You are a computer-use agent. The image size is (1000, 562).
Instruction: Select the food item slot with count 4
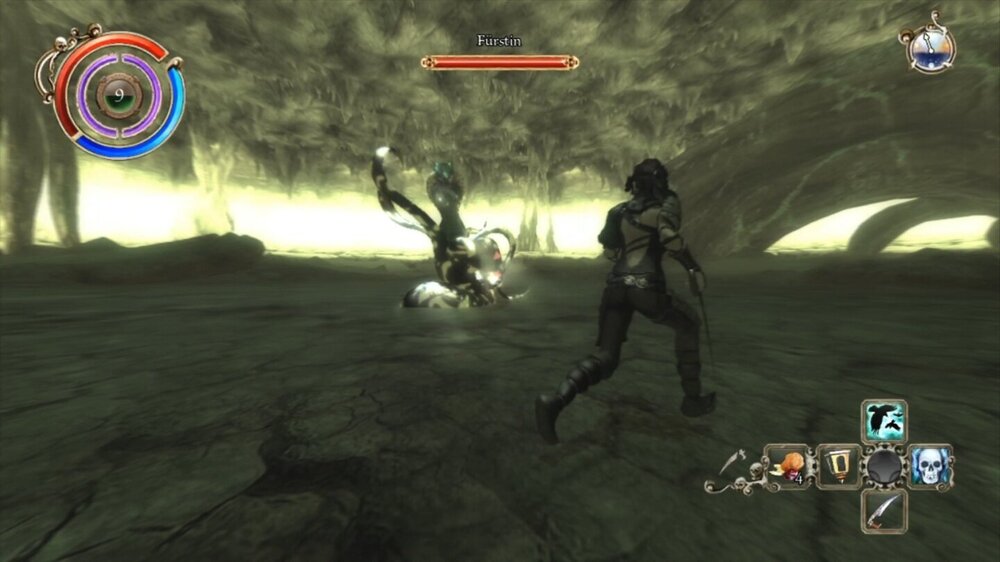[790, 466]
